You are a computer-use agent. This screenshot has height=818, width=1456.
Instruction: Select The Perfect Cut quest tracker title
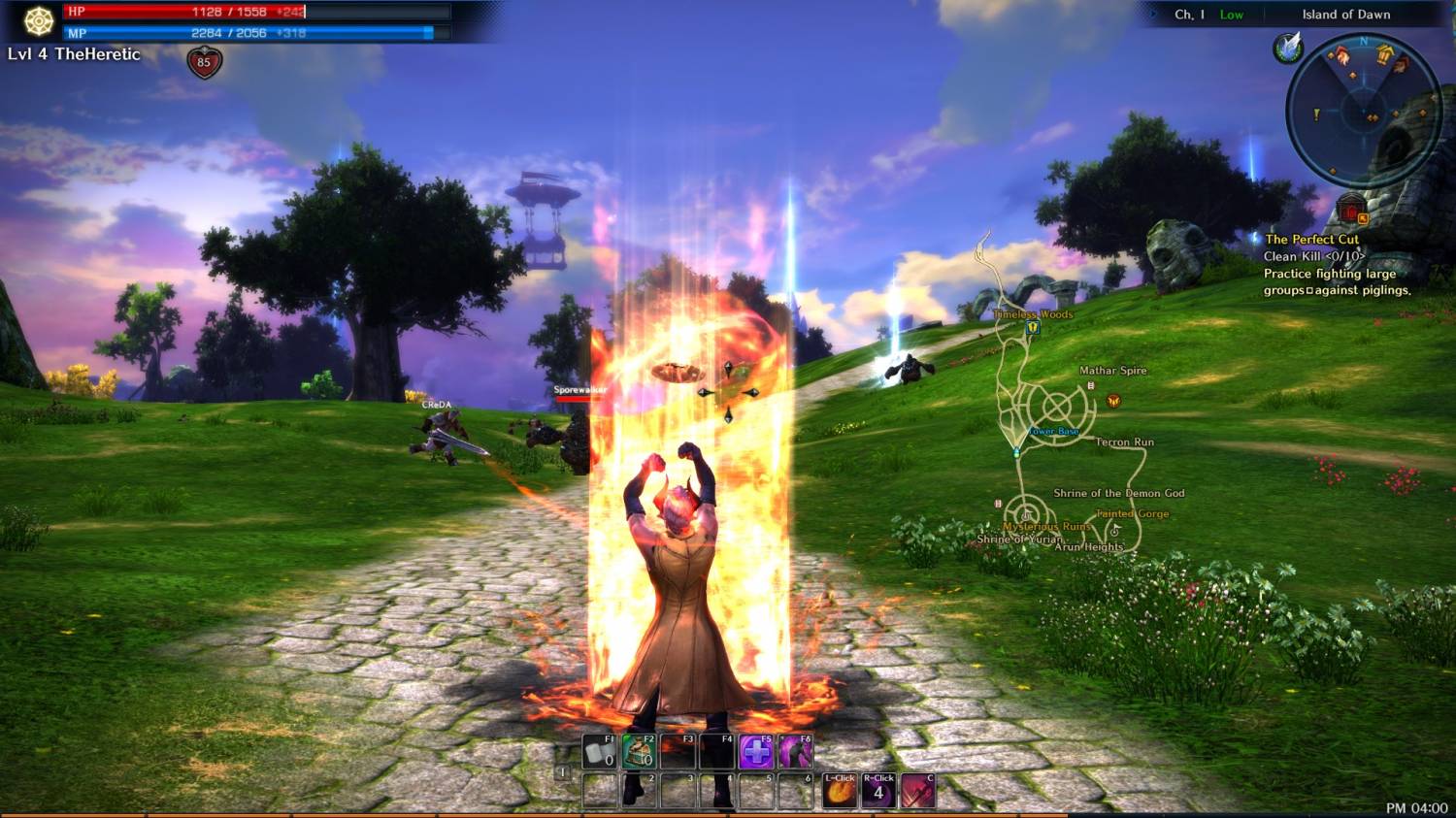pos(1311,239)
